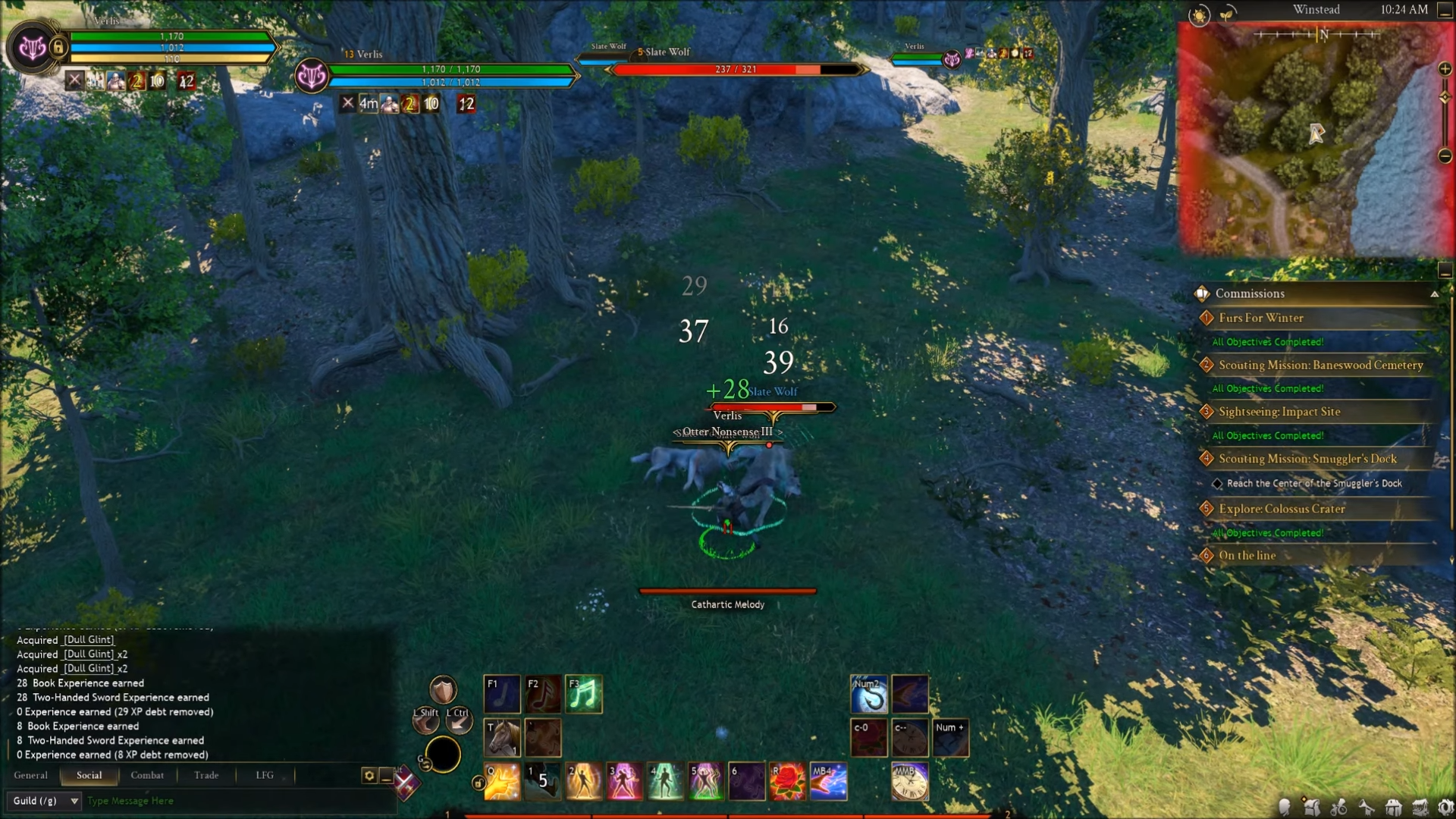Image resolution: width=1456 pixels, height=819 pixels.
Task: Click the Cathartic Melody cast bar
Action: pyautogui.click(x=726, y=589)
